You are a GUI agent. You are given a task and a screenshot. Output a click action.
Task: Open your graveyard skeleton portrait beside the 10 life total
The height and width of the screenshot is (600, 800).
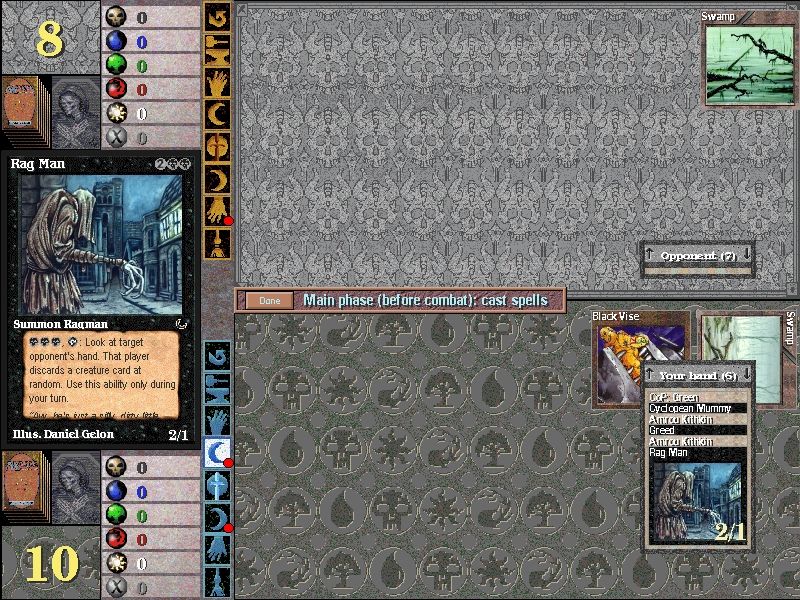(76, 487)
